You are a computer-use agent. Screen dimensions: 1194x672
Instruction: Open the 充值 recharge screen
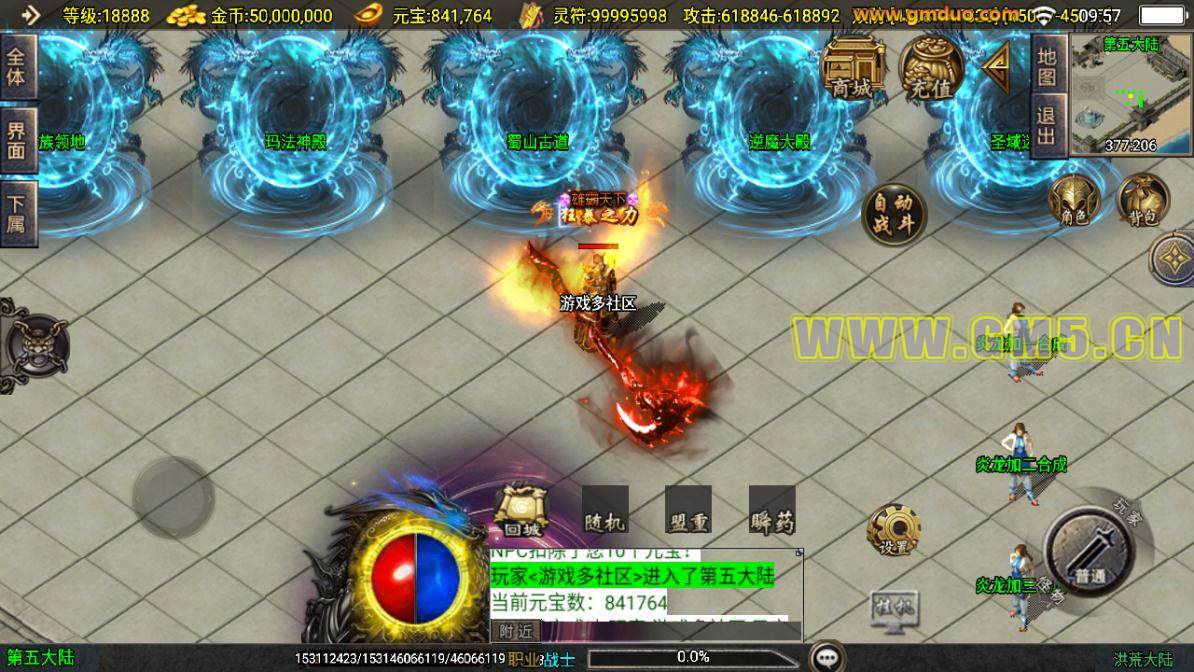(x=930, y=68)
